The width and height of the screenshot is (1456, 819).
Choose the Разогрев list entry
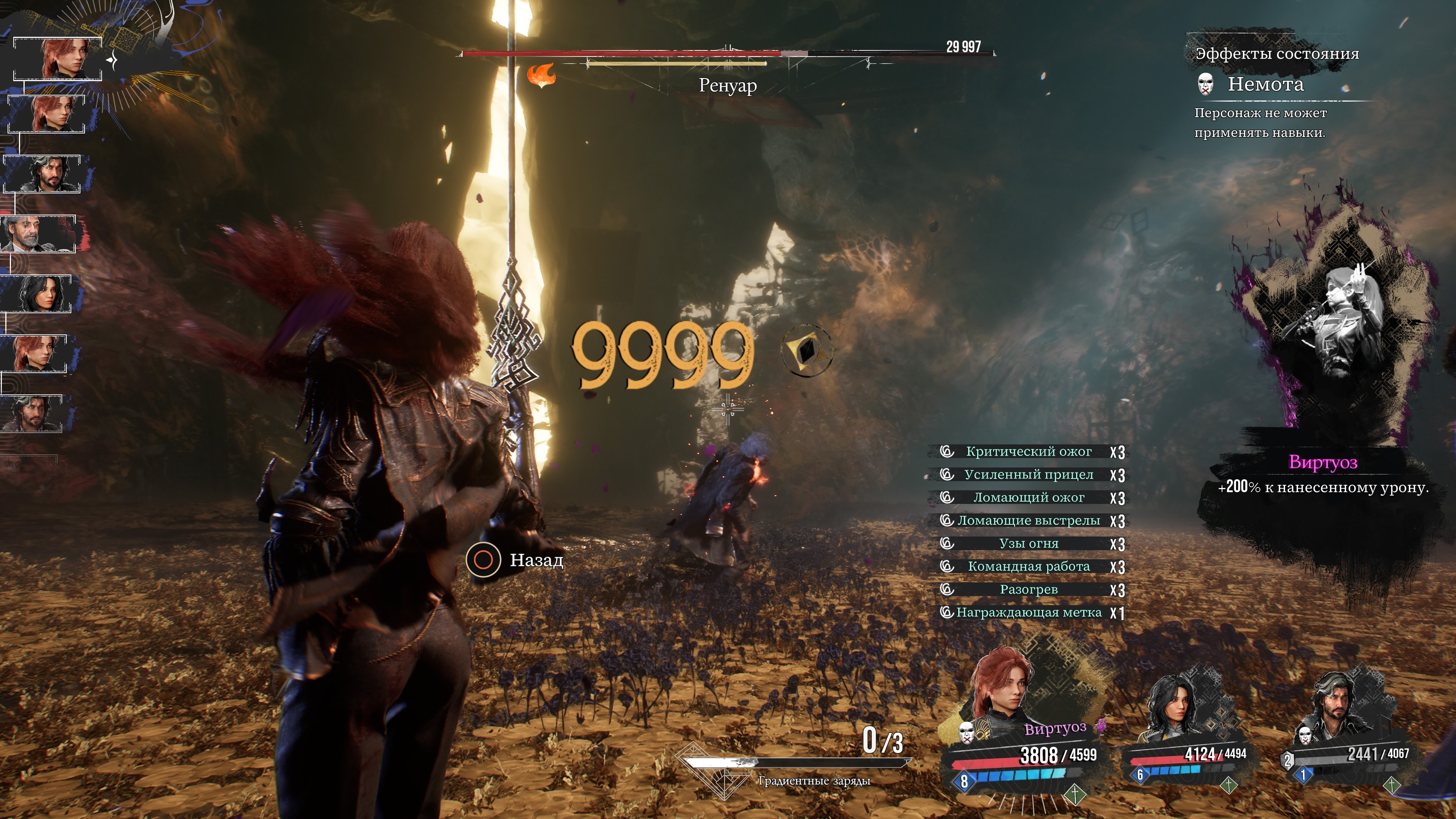[1028, 590]
